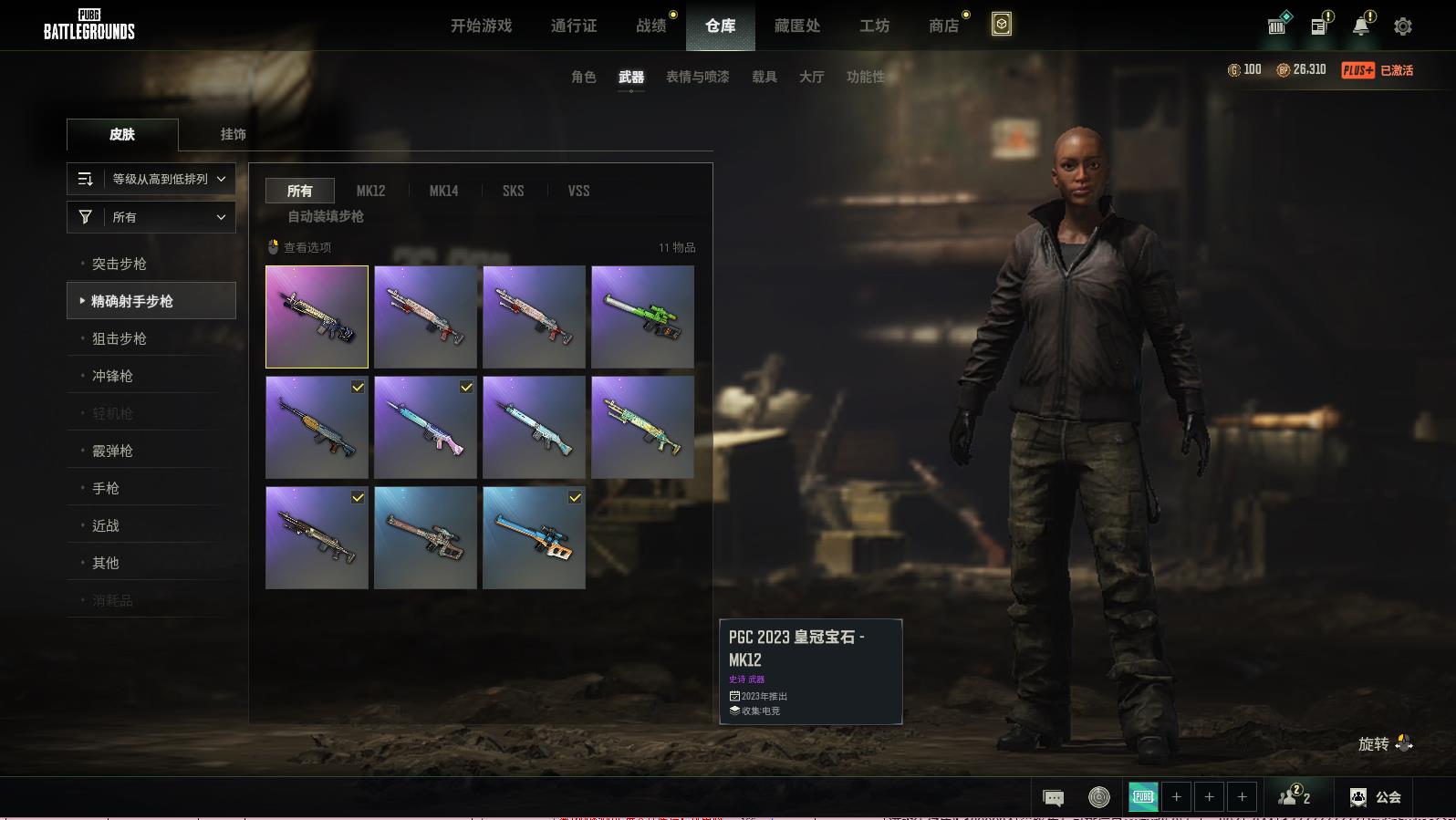
Task: Open the chat bubble icon
Action: 1053,798
